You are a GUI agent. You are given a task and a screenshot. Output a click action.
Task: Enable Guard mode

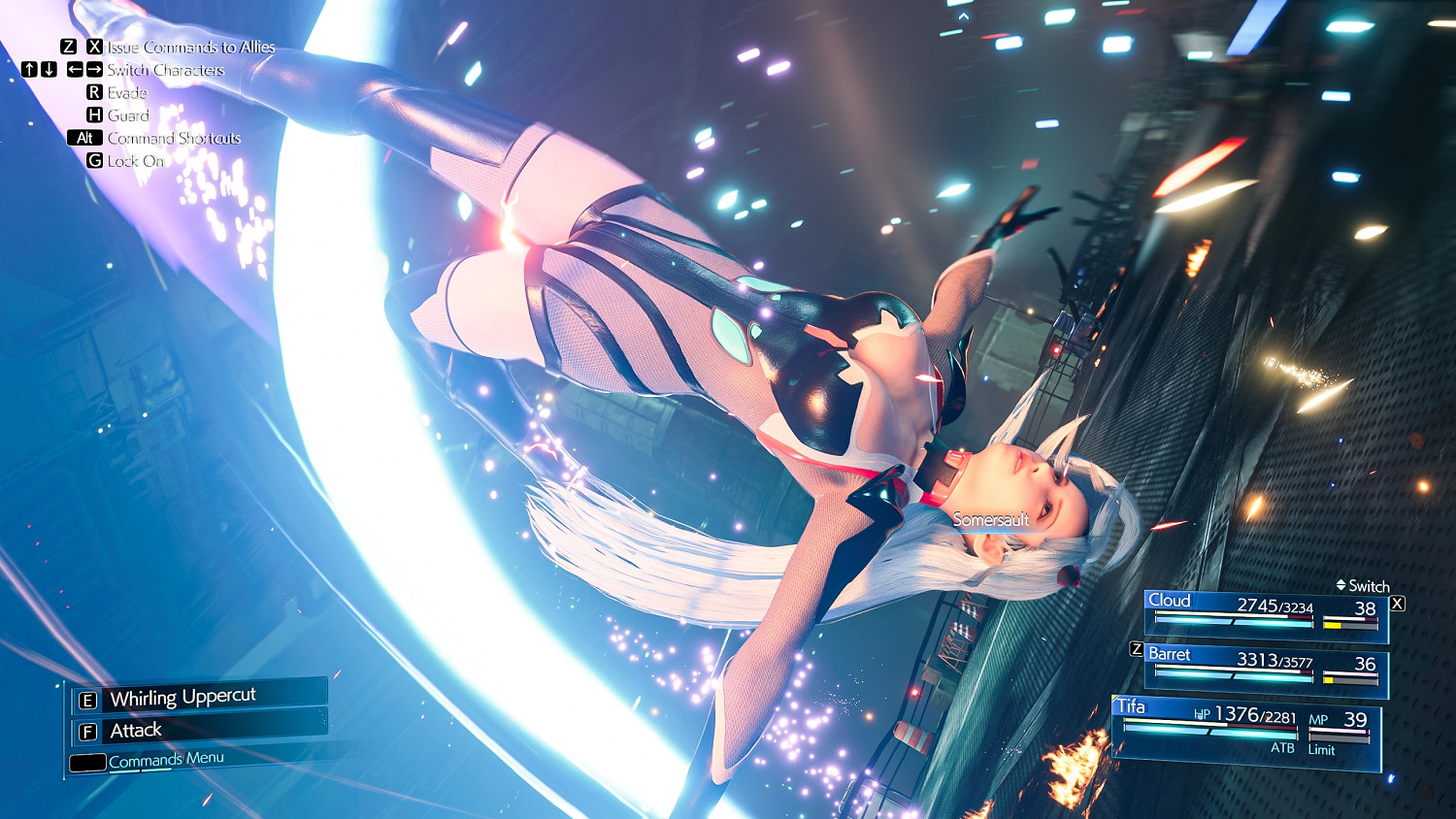[130, 115]
